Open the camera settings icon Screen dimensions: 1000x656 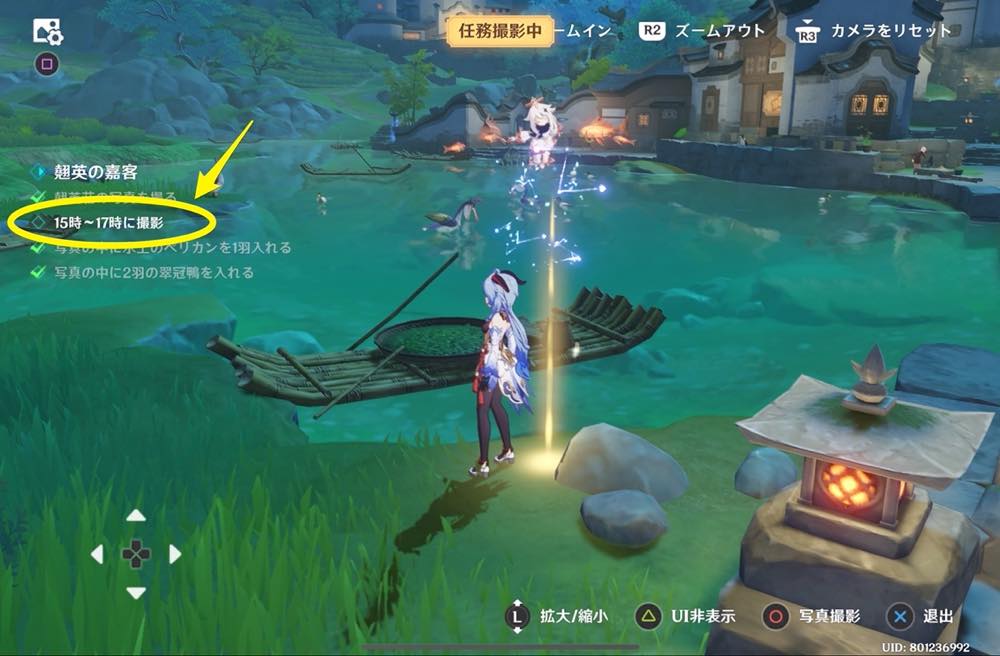point(48,32)
